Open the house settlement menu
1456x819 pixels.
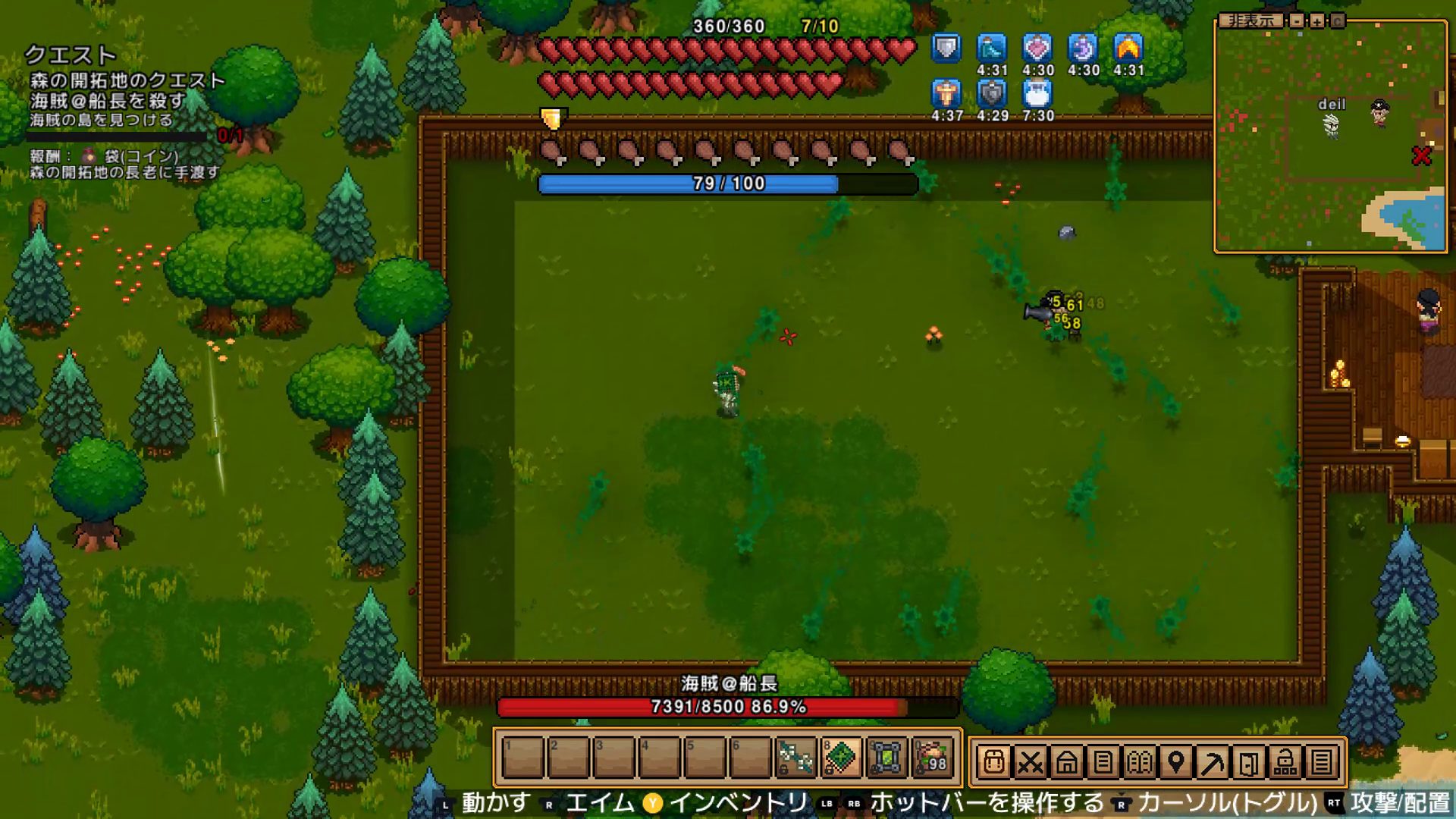1066,761
